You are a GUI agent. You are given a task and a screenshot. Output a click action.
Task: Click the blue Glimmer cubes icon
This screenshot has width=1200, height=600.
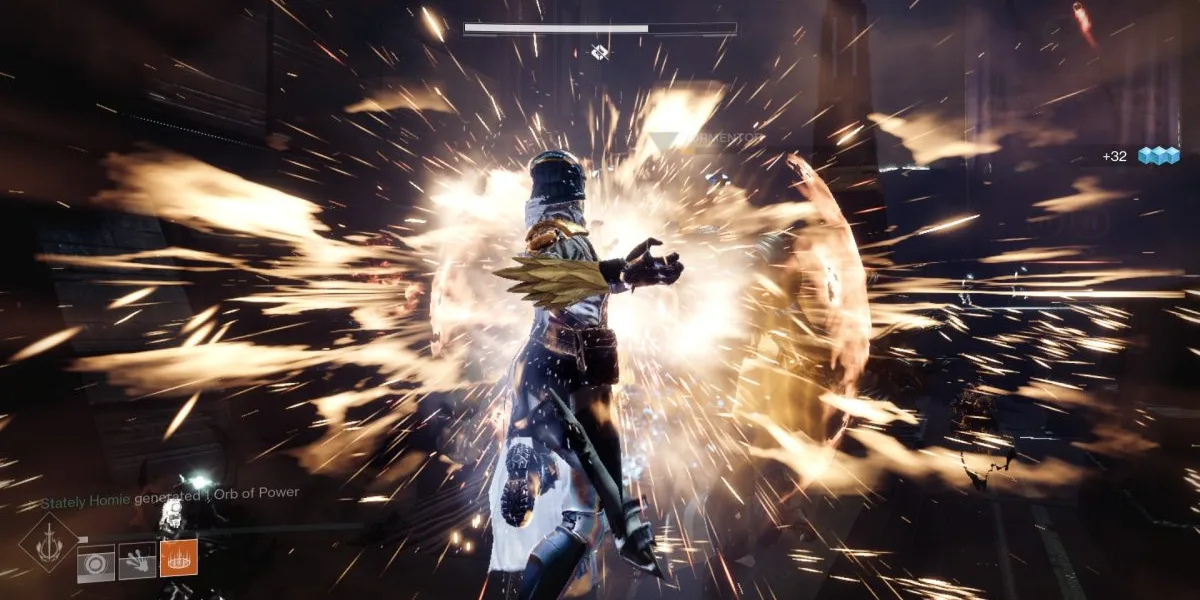[1158, 156]
